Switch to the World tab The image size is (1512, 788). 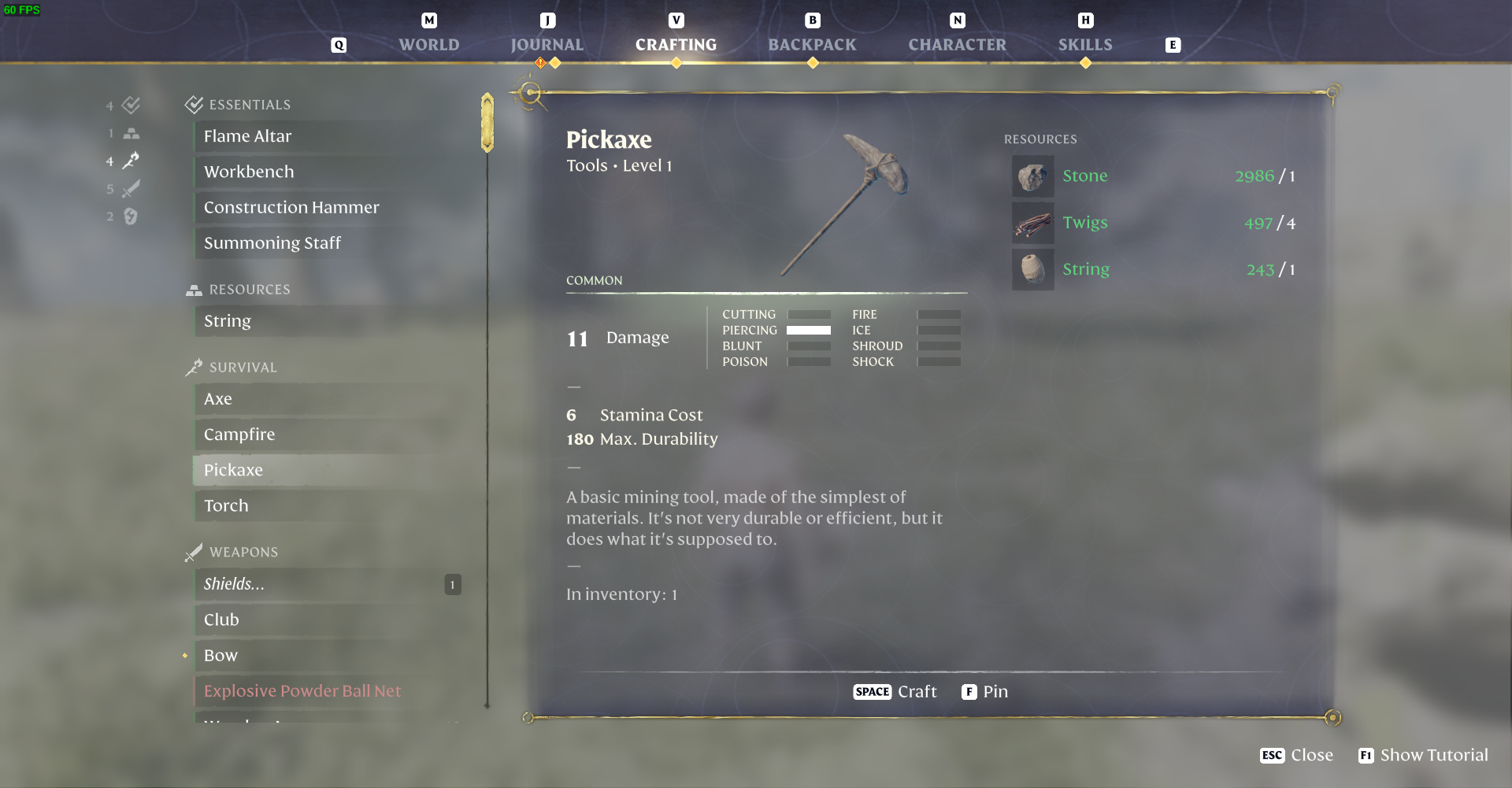(x=428, y=45)
